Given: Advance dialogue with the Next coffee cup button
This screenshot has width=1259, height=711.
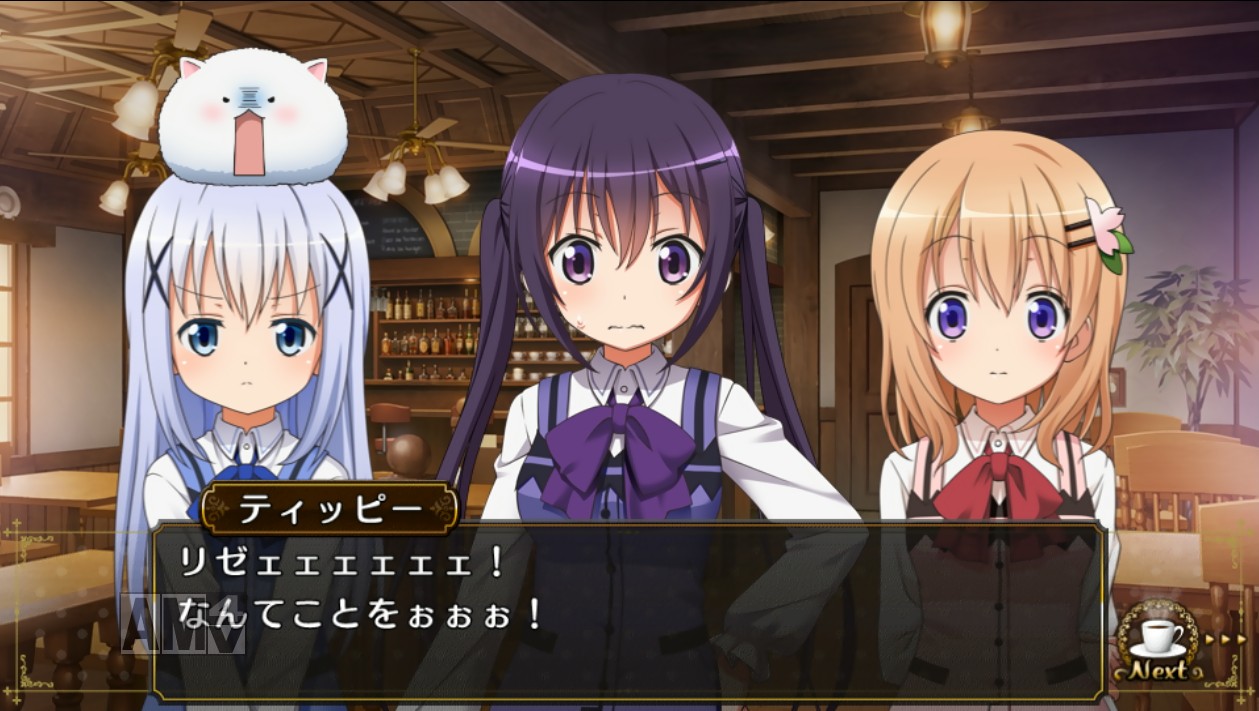Looking at the screenshot, I should (1159, 646).
